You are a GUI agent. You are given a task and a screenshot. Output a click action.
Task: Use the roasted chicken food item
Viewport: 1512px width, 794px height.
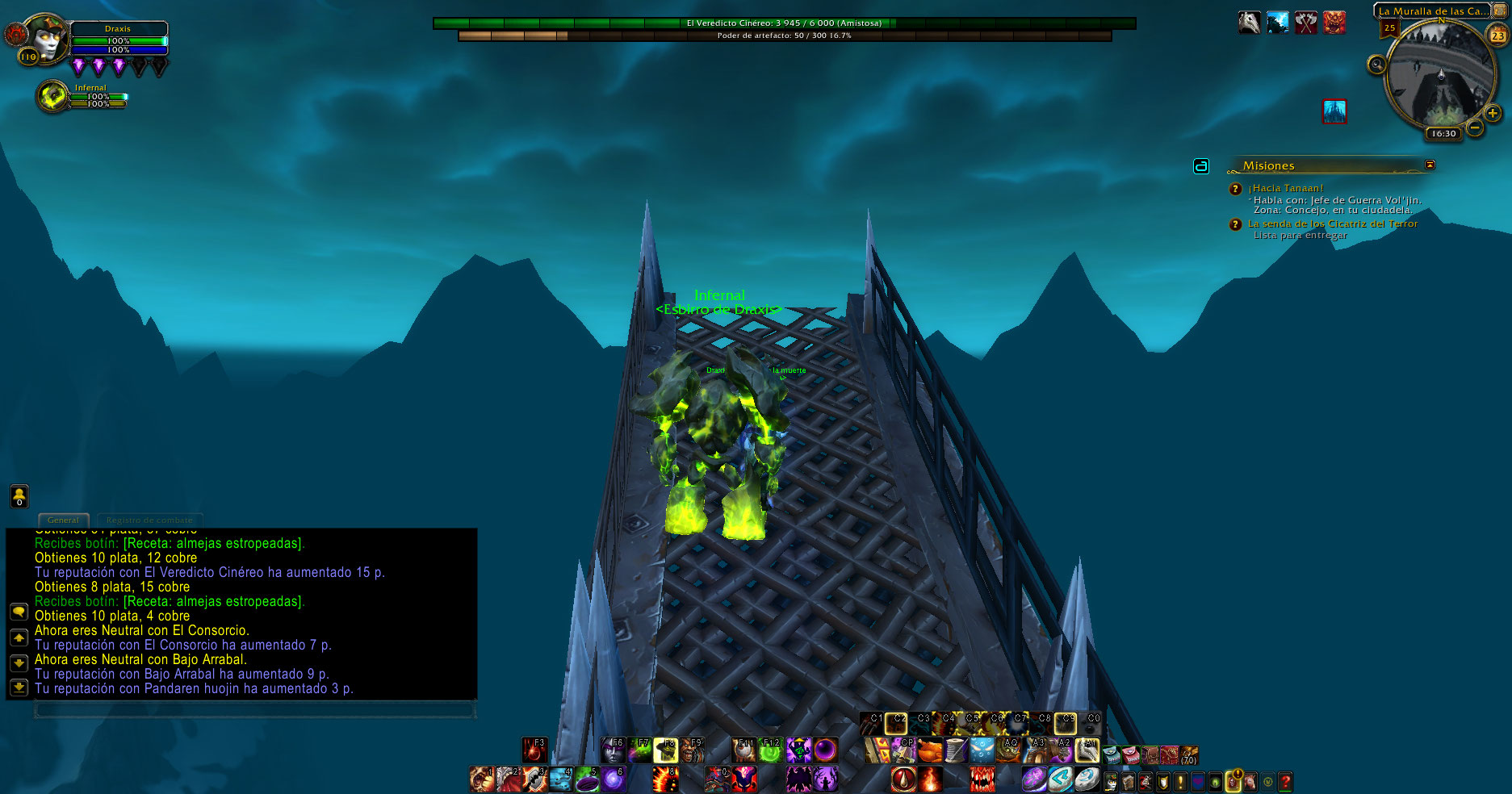click(x=930, y=750)
